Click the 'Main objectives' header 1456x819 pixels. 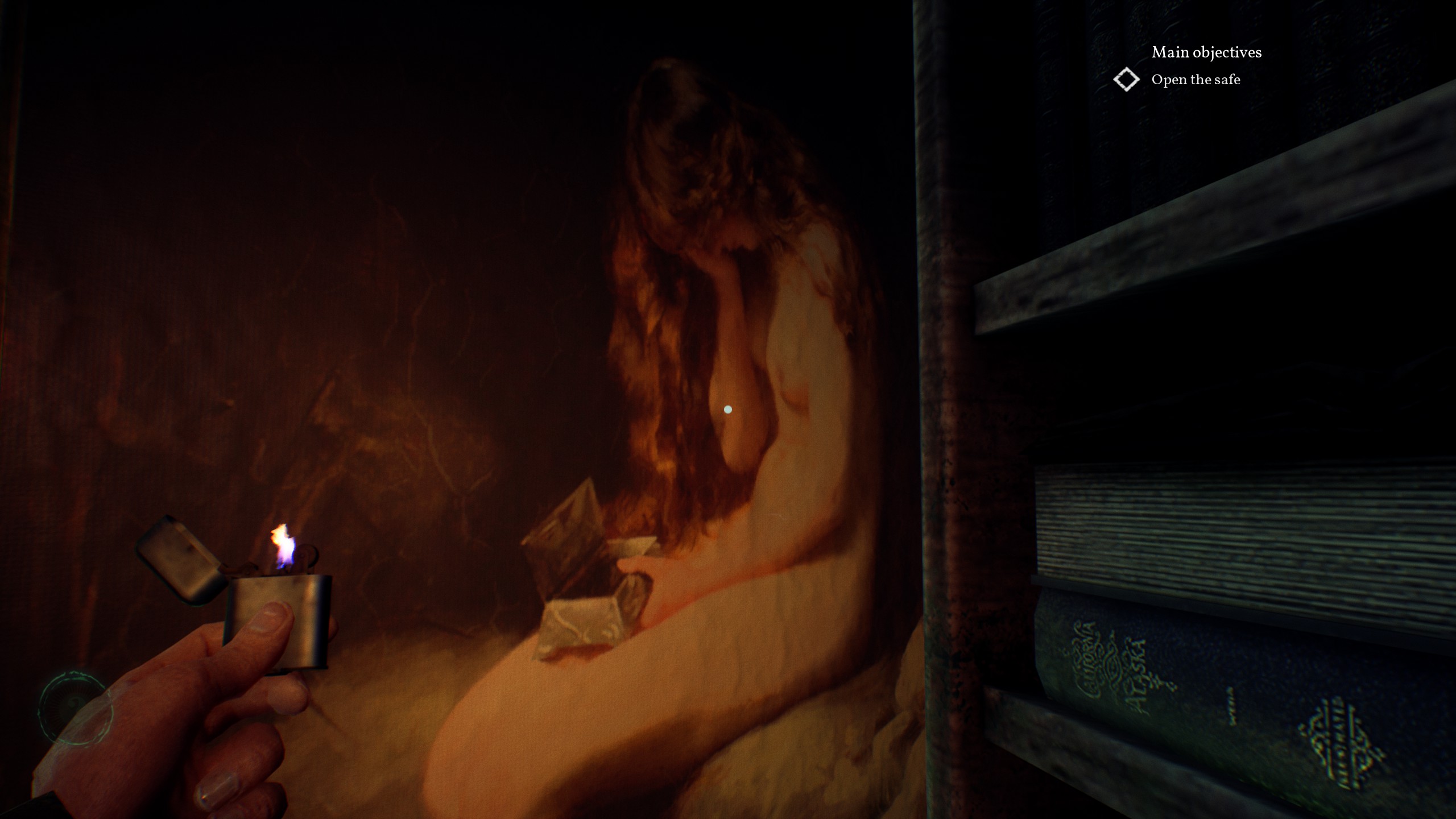(1206, 52)
